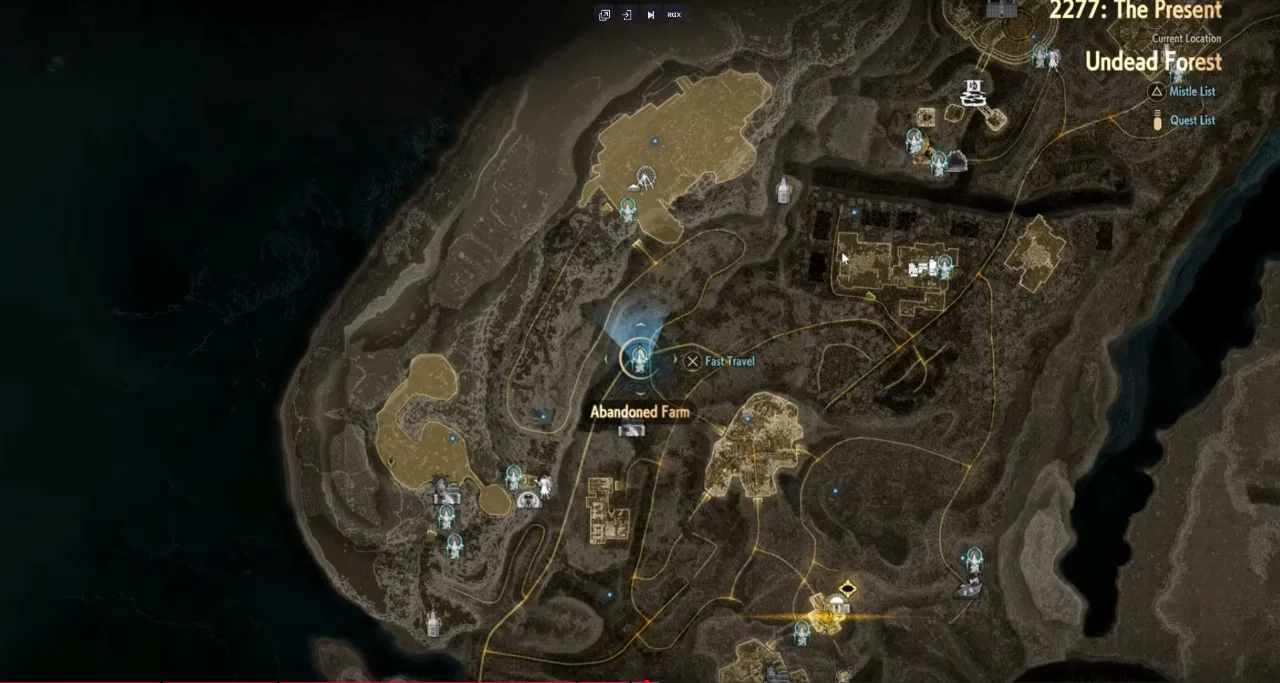The width and height of the screenshot is (1280, 683).
Task: Select the cave entrance landmark icon
Action: [x=529, y=499]
